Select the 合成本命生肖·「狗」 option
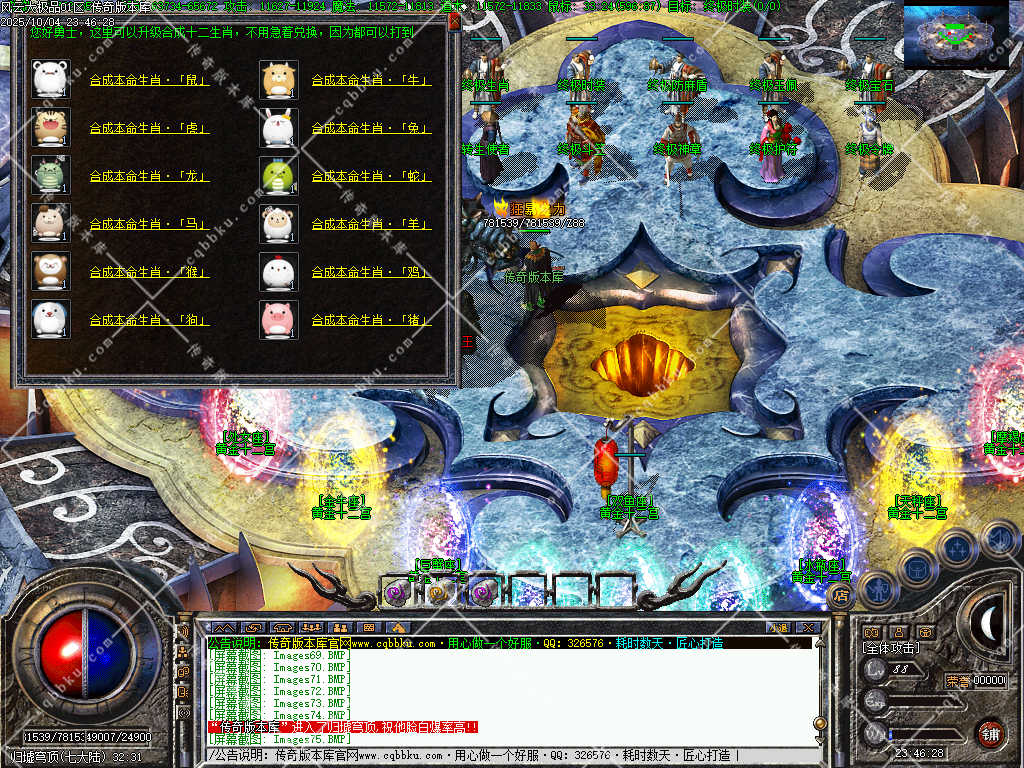The width and height of the screenshot is (1024, 768). 150,320
